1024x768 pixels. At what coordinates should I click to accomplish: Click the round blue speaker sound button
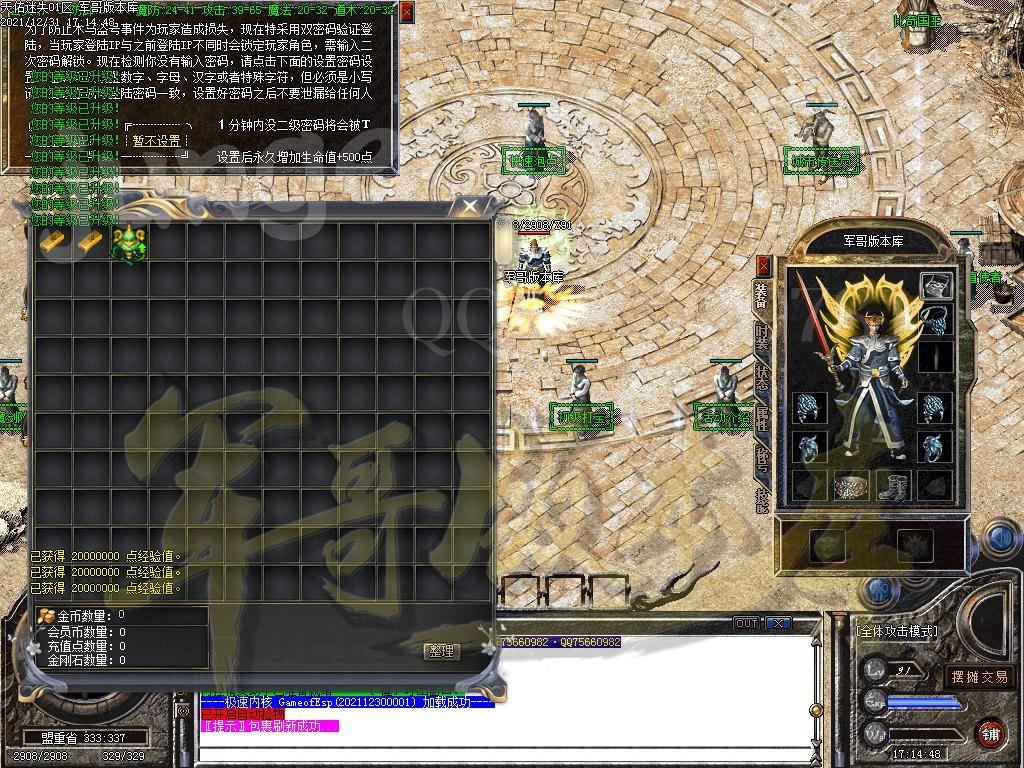tap(999, 539)
